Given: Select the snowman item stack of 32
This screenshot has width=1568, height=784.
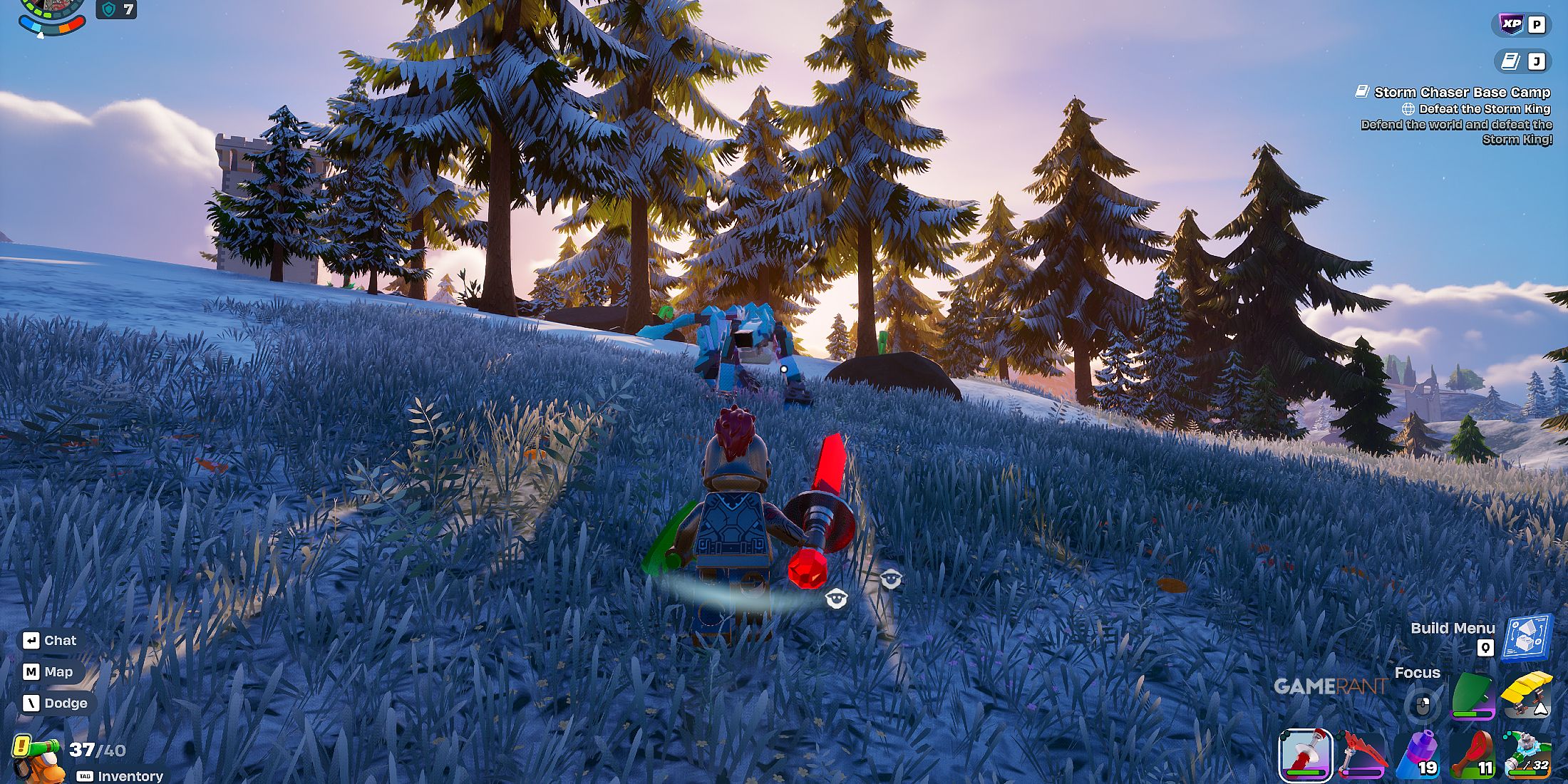Looking at the screenshot, I should 1529,753.
